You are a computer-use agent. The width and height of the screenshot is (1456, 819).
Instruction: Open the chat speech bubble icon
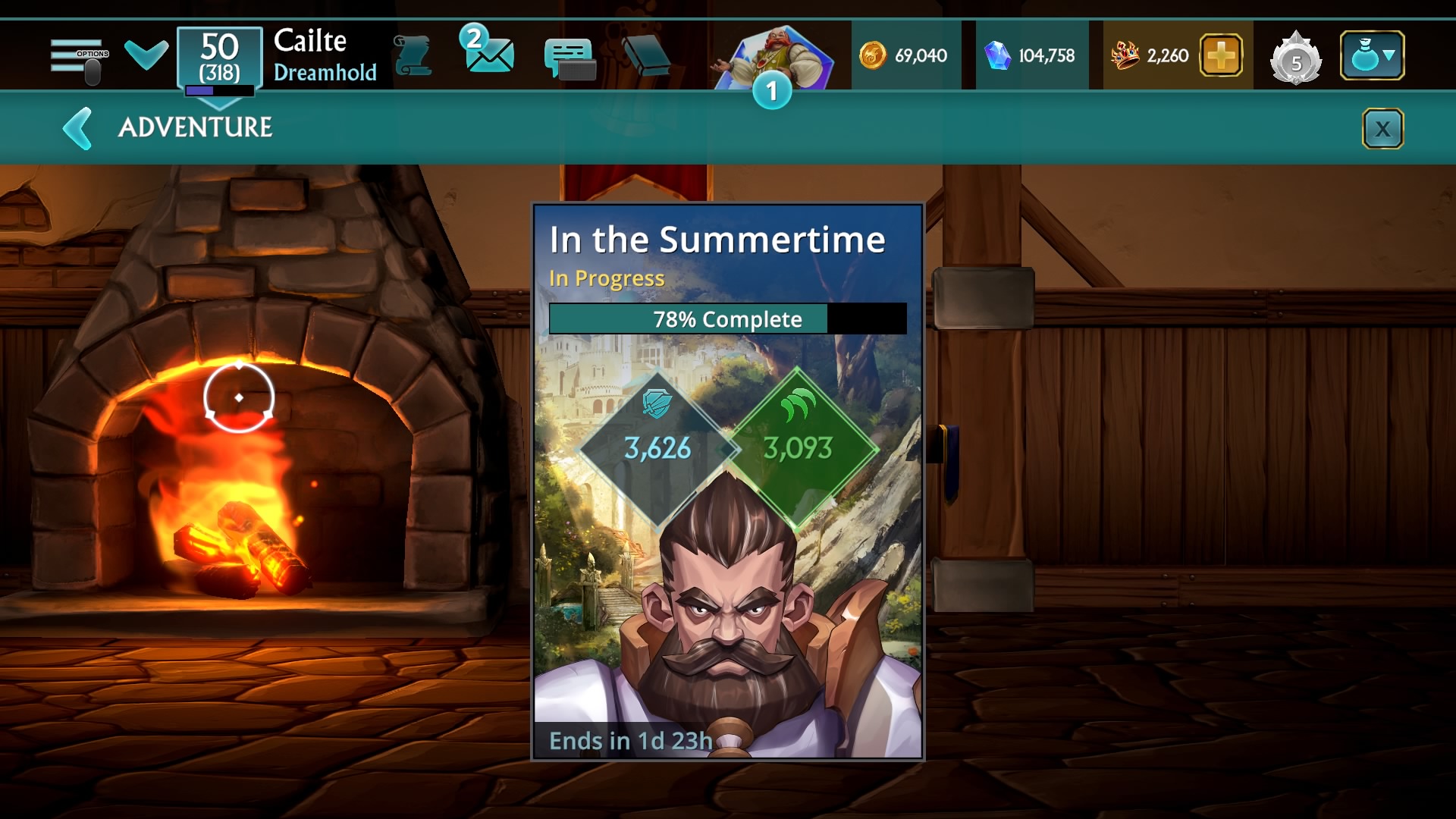(x=570, y=58)
